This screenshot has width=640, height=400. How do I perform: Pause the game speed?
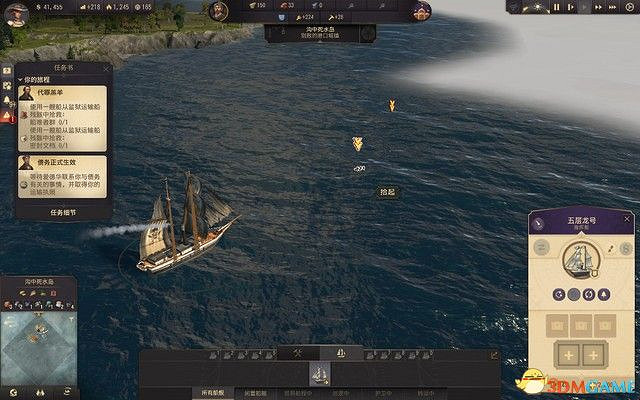pos(557,8)
